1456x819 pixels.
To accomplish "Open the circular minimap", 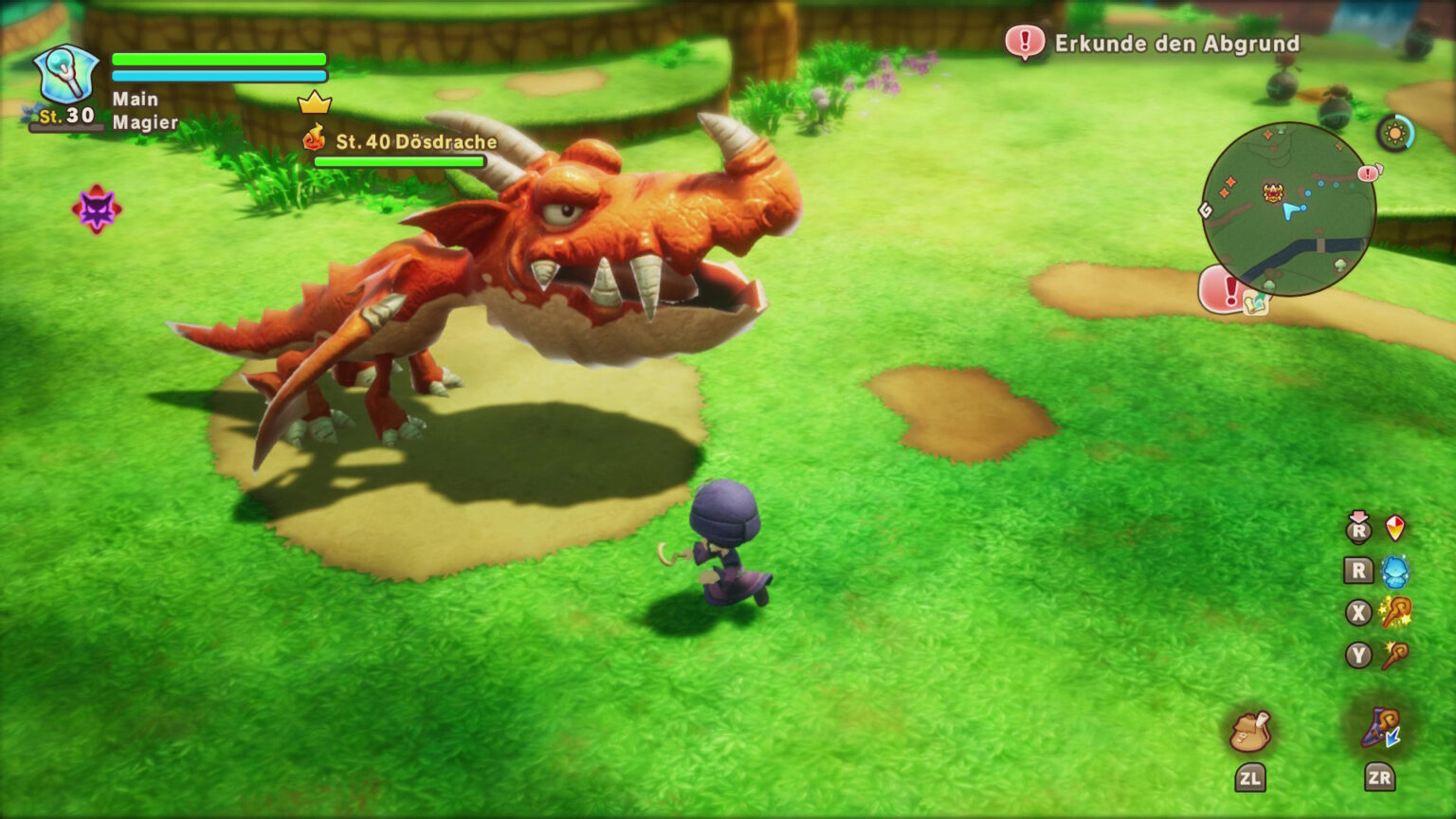I will click(x=1288, y=209).
